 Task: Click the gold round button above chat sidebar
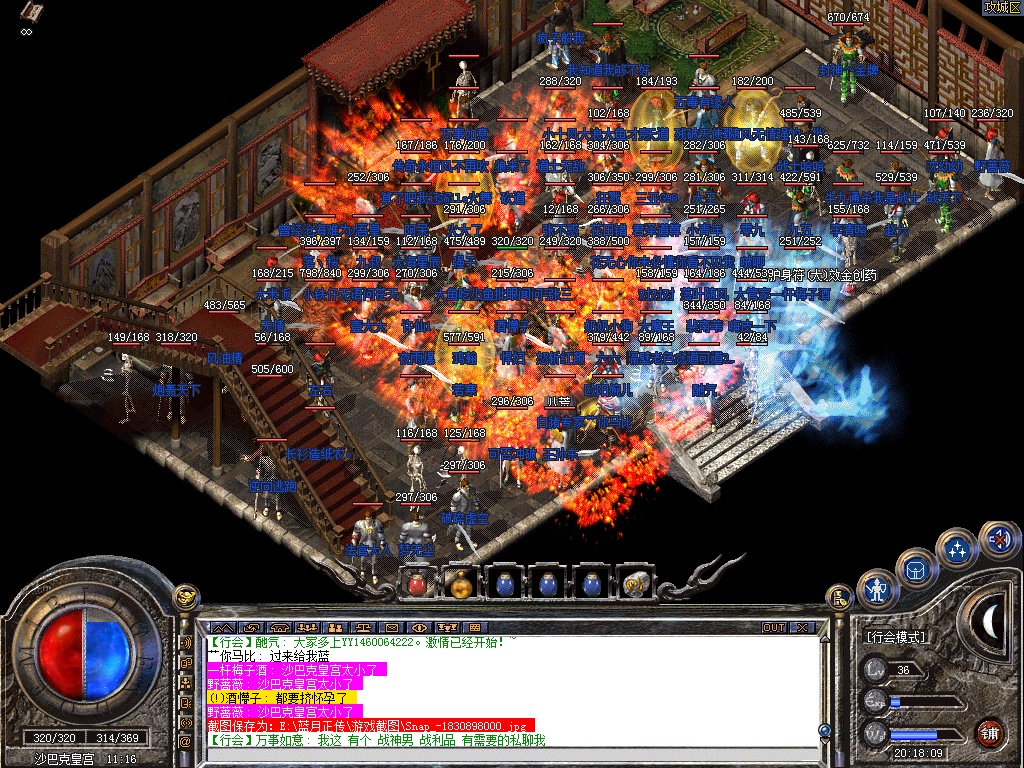tap(185, 597)
